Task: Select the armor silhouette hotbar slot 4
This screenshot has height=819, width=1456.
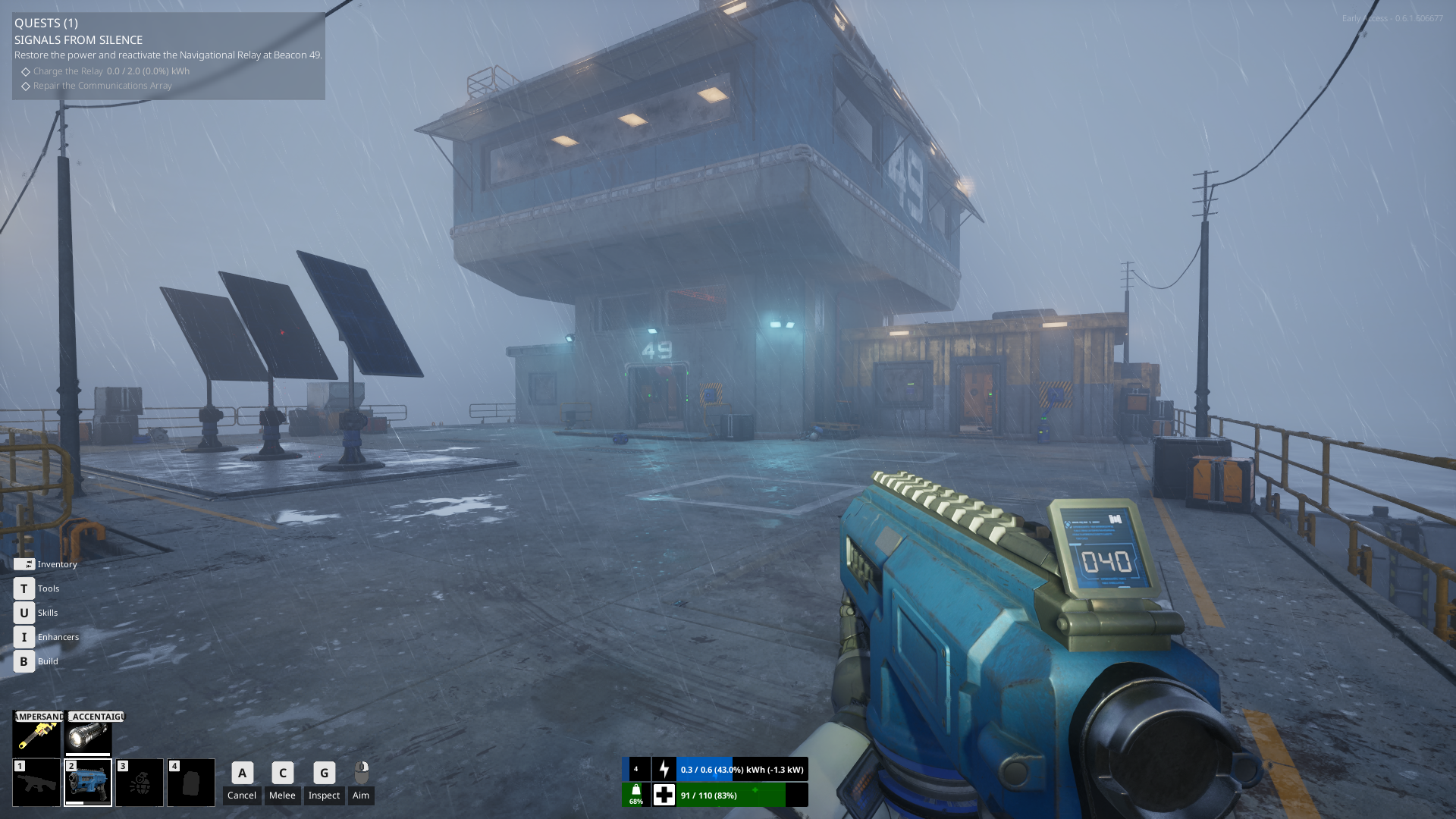Action: coord(191,783)
